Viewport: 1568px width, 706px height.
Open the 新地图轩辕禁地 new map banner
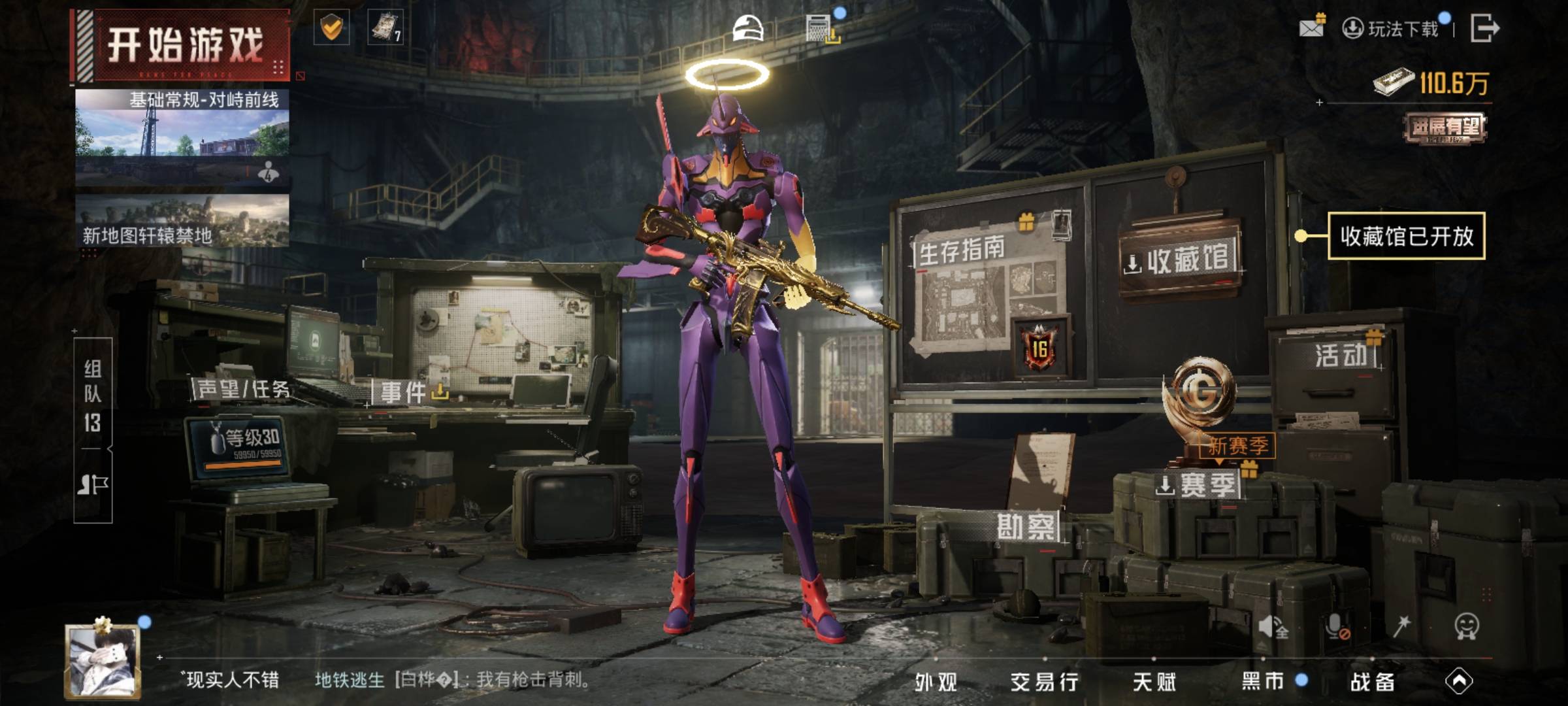(x=182, y=221)
